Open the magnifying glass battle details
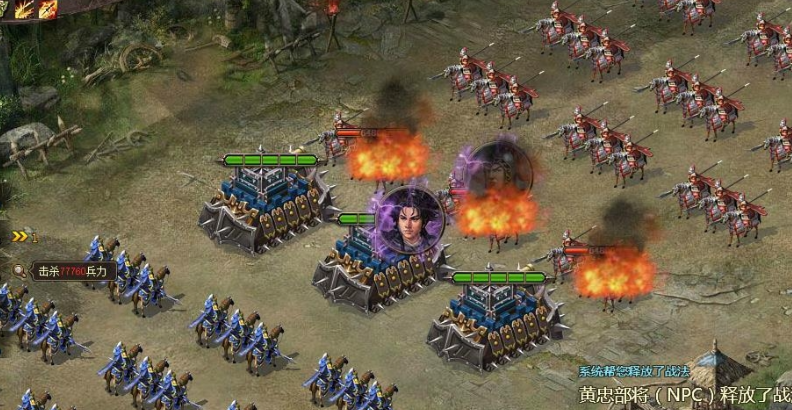The image size is (792, 410). pos(20,270)
